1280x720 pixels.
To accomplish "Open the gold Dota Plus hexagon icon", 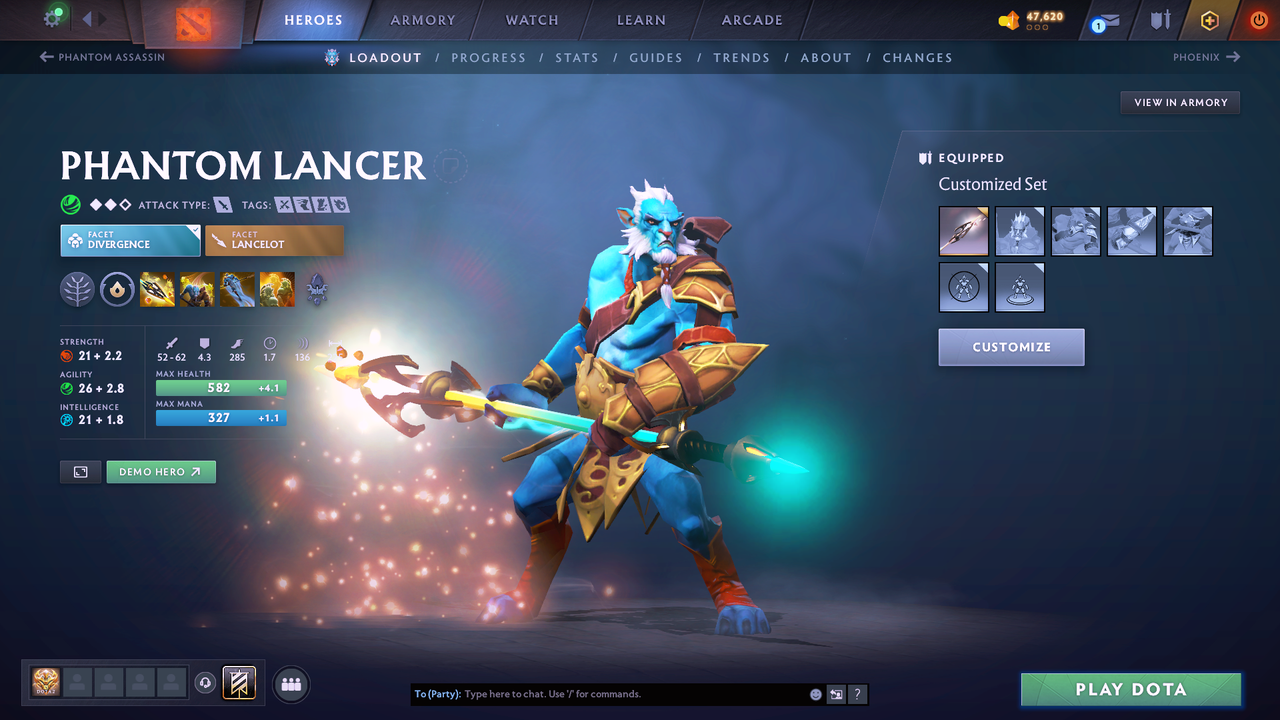I will 1209,20.
